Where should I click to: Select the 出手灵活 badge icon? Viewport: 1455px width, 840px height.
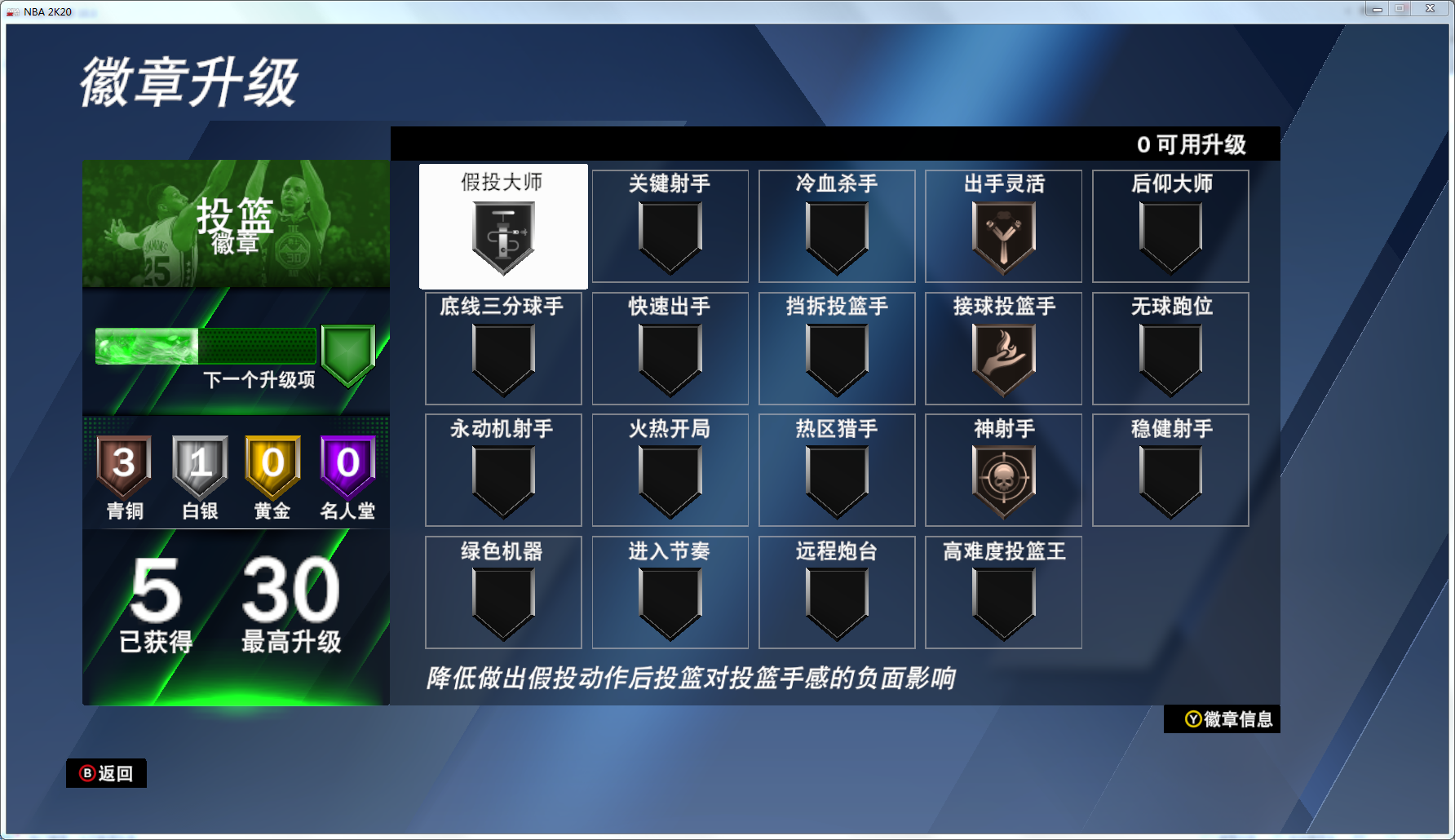pyautogui.click(x=1003, y=237)
